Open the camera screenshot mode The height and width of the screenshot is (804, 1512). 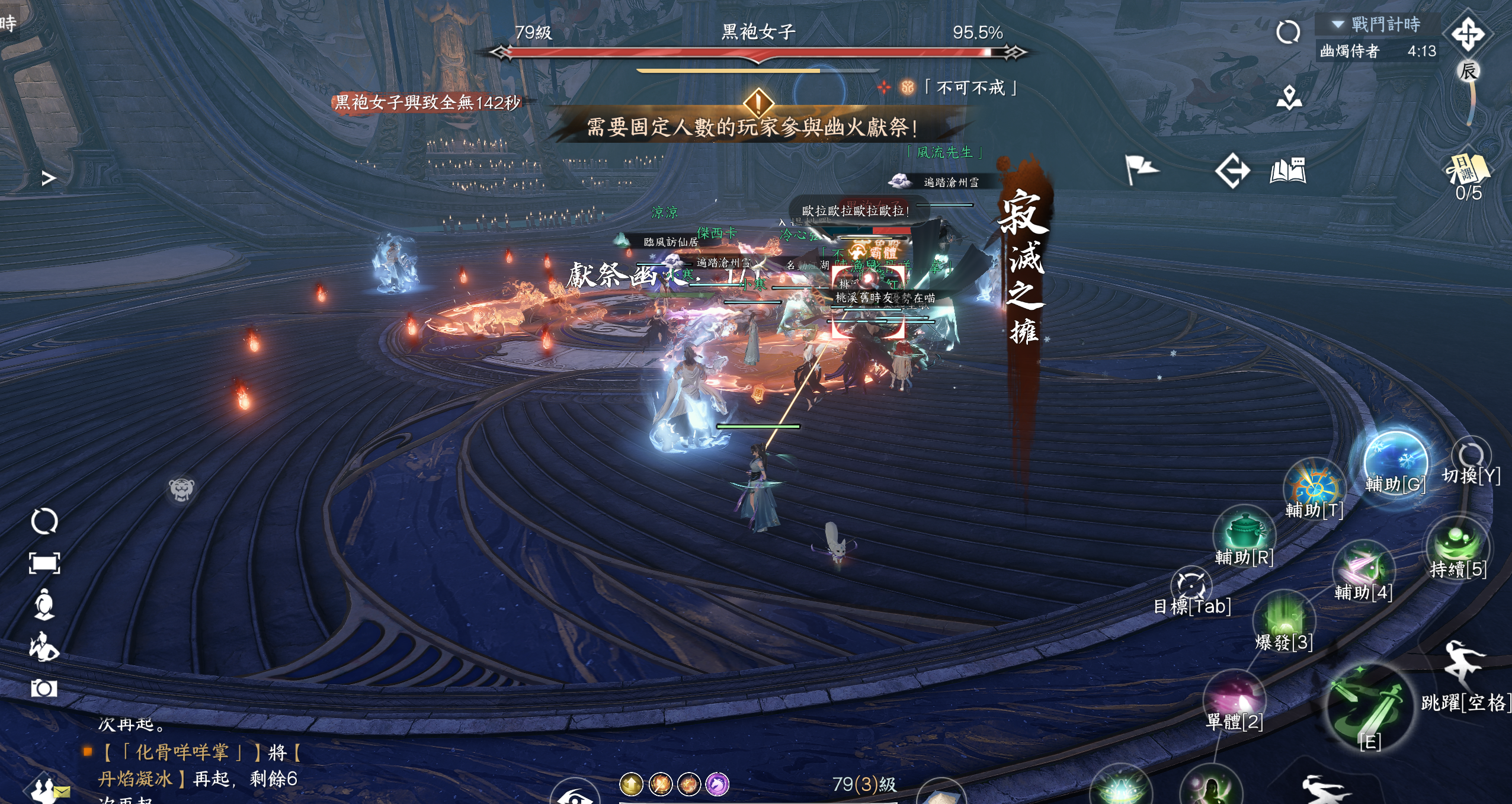[x=44, y=688]
